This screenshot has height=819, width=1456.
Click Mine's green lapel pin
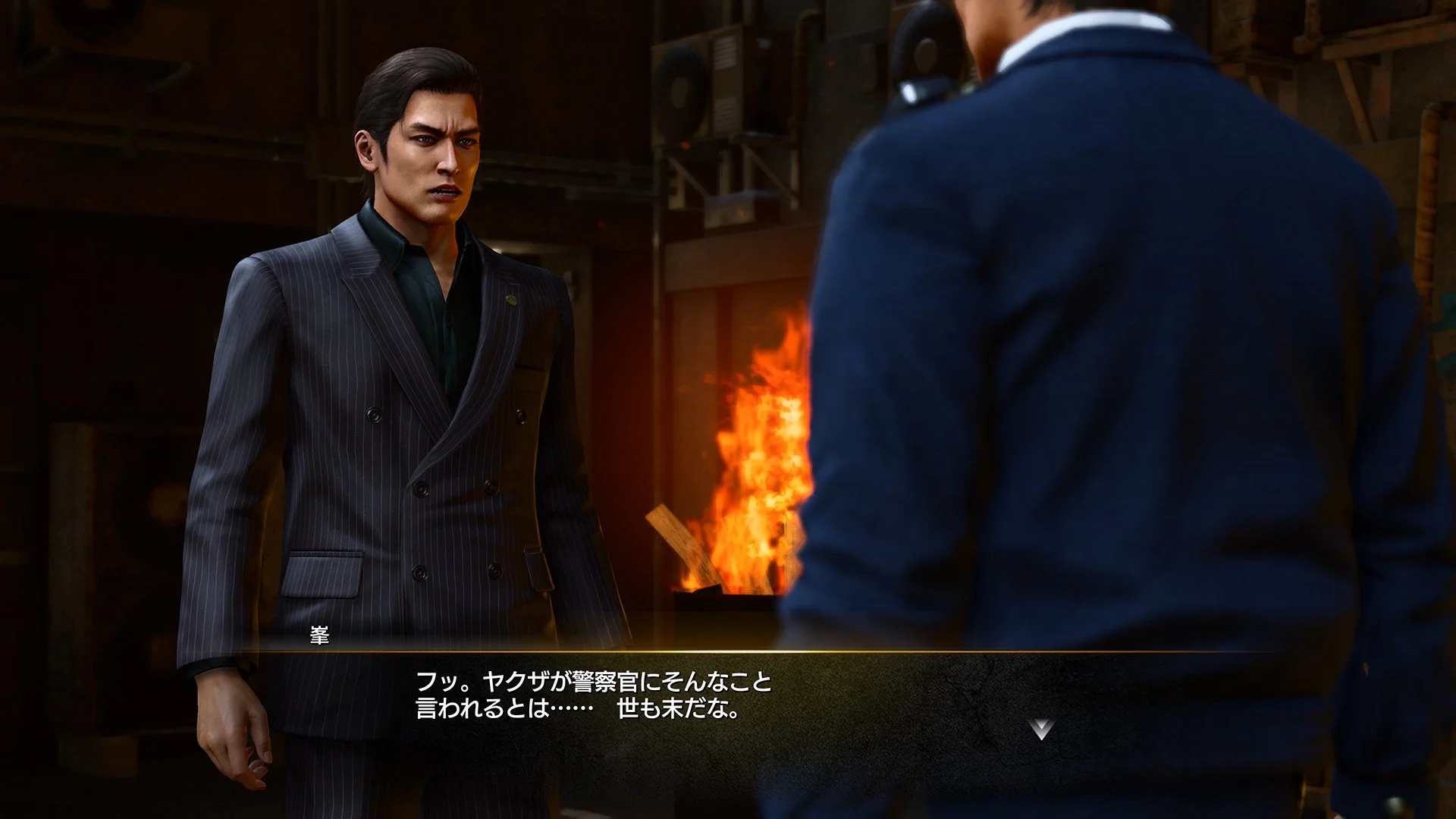coord(510,300)
